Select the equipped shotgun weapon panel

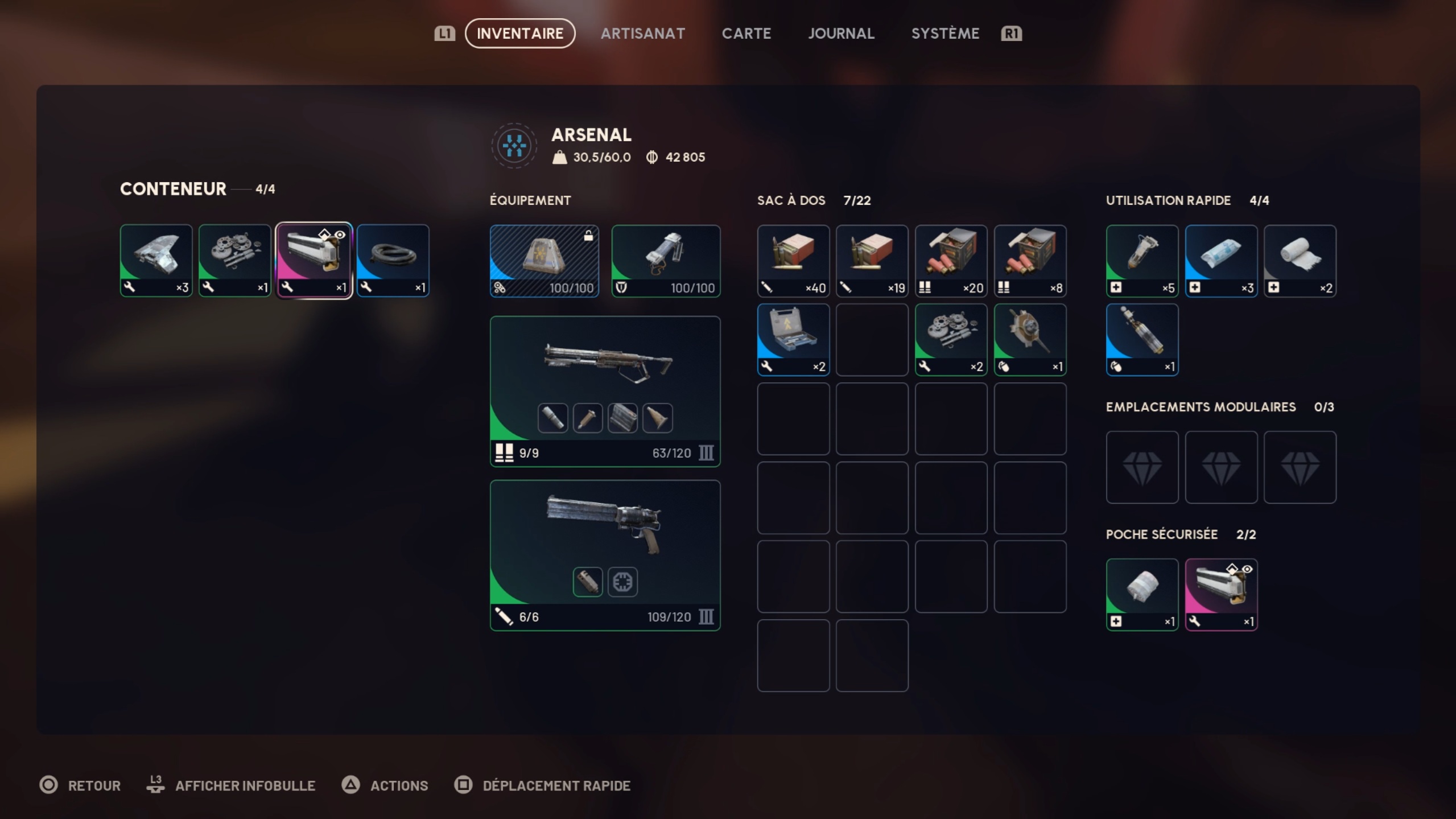605,390
